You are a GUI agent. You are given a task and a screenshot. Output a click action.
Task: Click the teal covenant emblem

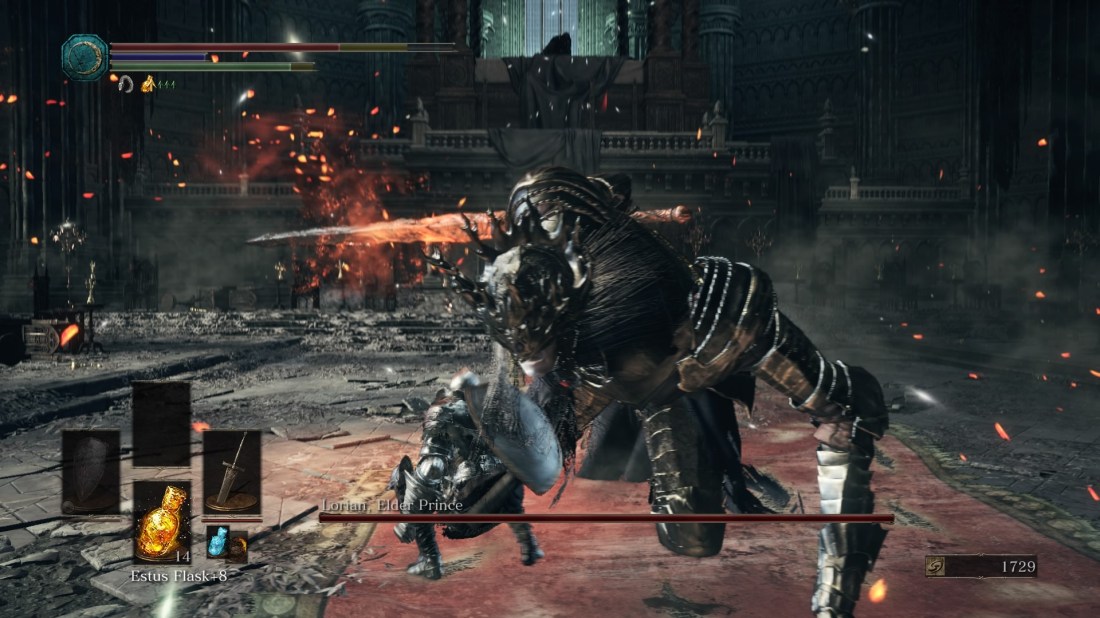coord(85,57)
